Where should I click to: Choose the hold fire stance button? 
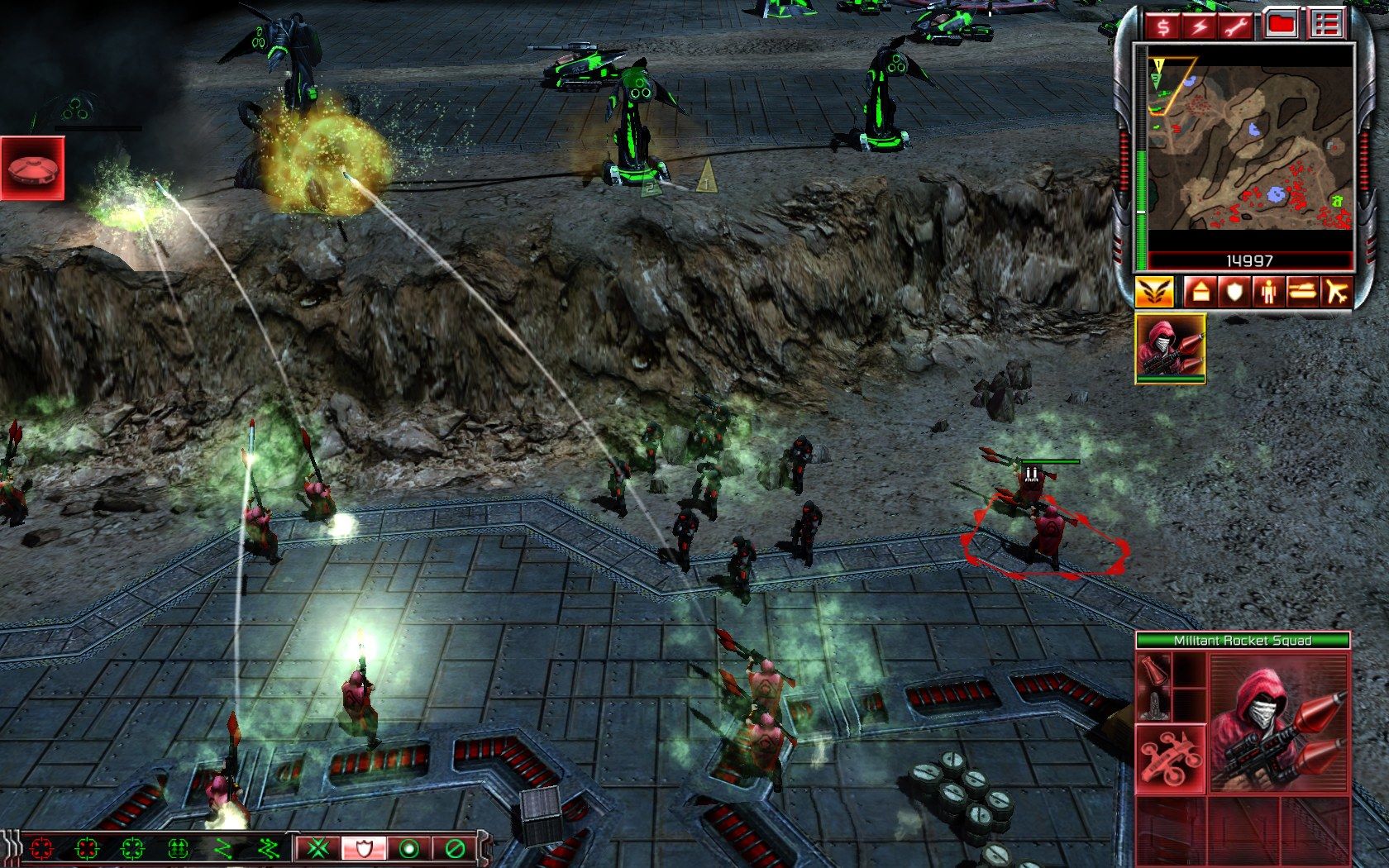click(453, 848)
